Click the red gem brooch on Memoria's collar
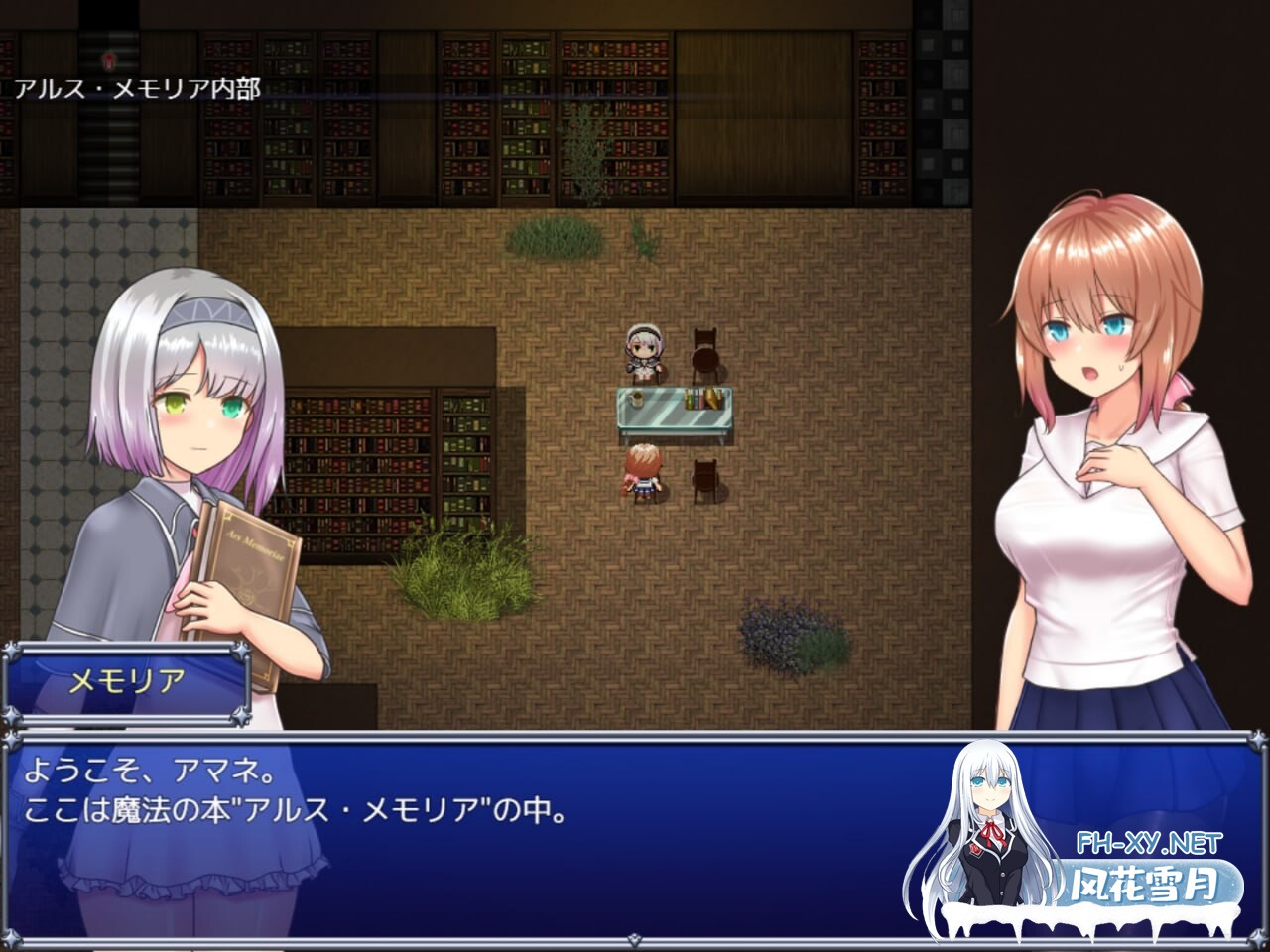Viewport: 1270px width, 952px height. coord(195,531)
